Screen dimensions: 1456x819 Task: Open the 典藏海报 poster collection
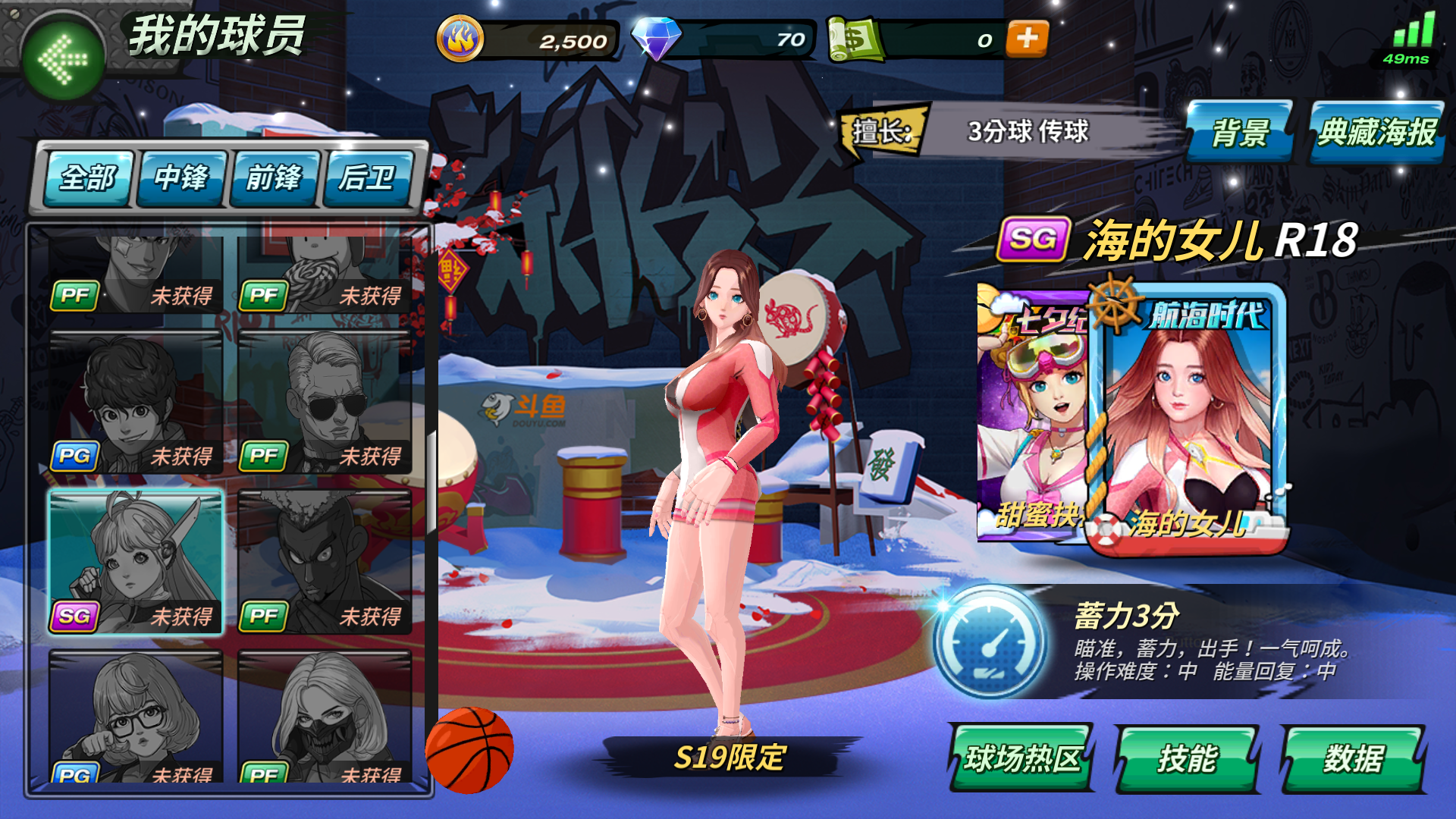(x=1376, y=132)
